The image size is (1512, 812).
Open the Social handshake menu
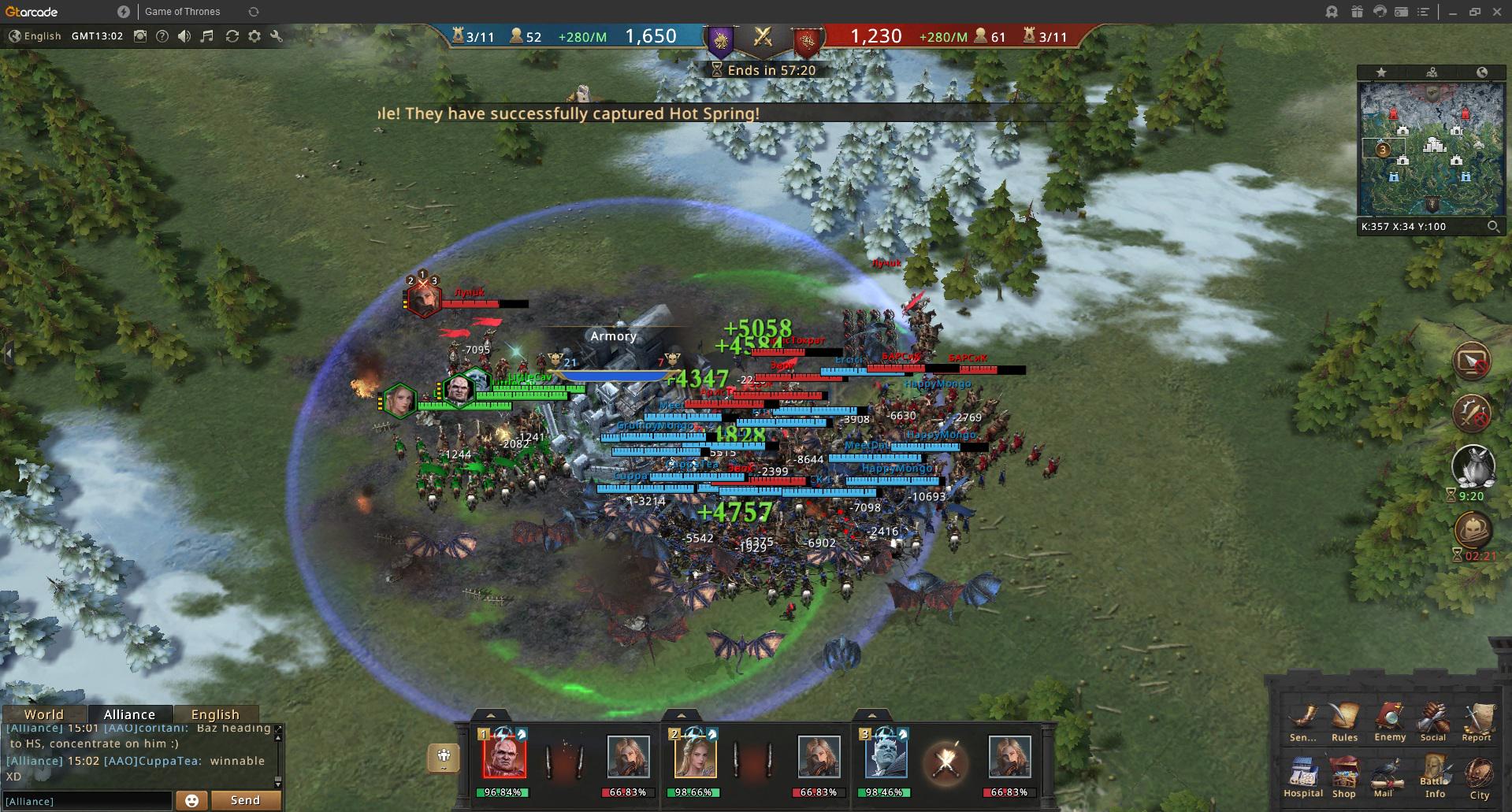pyautogui.click(x=1433, y=720)
